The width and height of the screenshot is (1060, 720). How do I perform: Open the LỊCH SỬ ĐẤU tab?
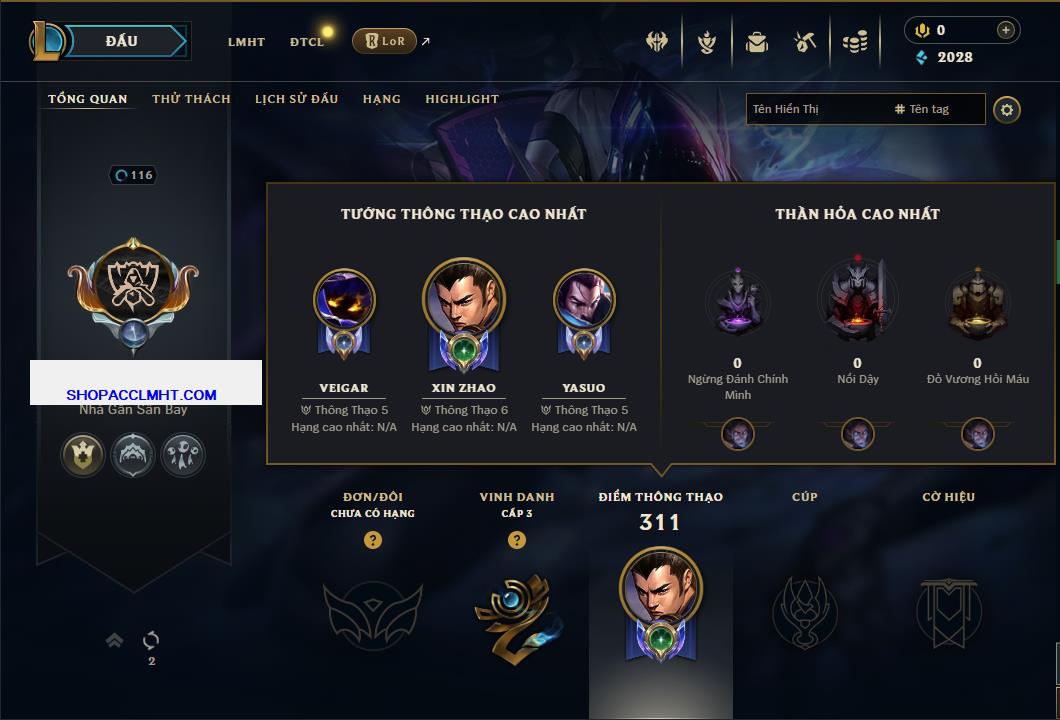(x=296, y=99)
